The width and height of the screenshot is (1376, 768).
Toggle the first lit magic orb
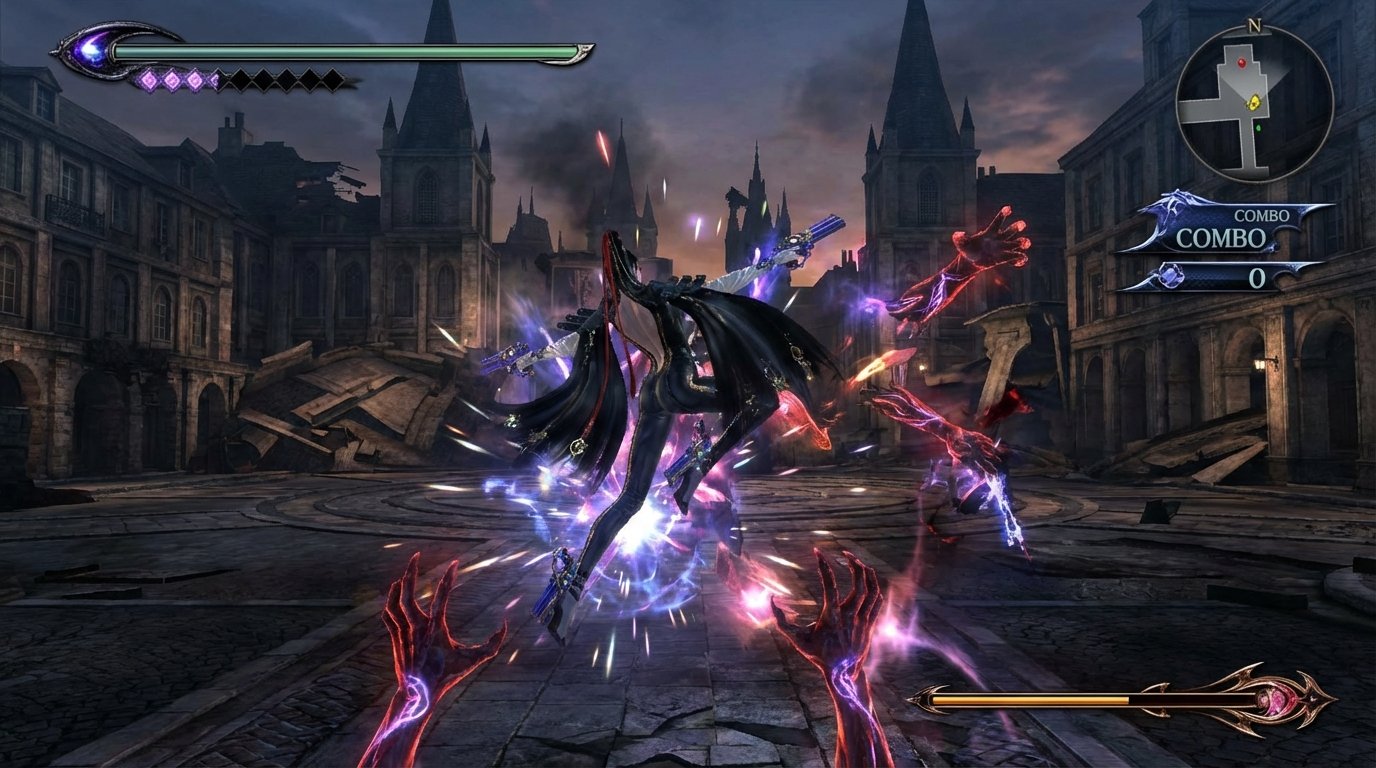pos(148,80)
